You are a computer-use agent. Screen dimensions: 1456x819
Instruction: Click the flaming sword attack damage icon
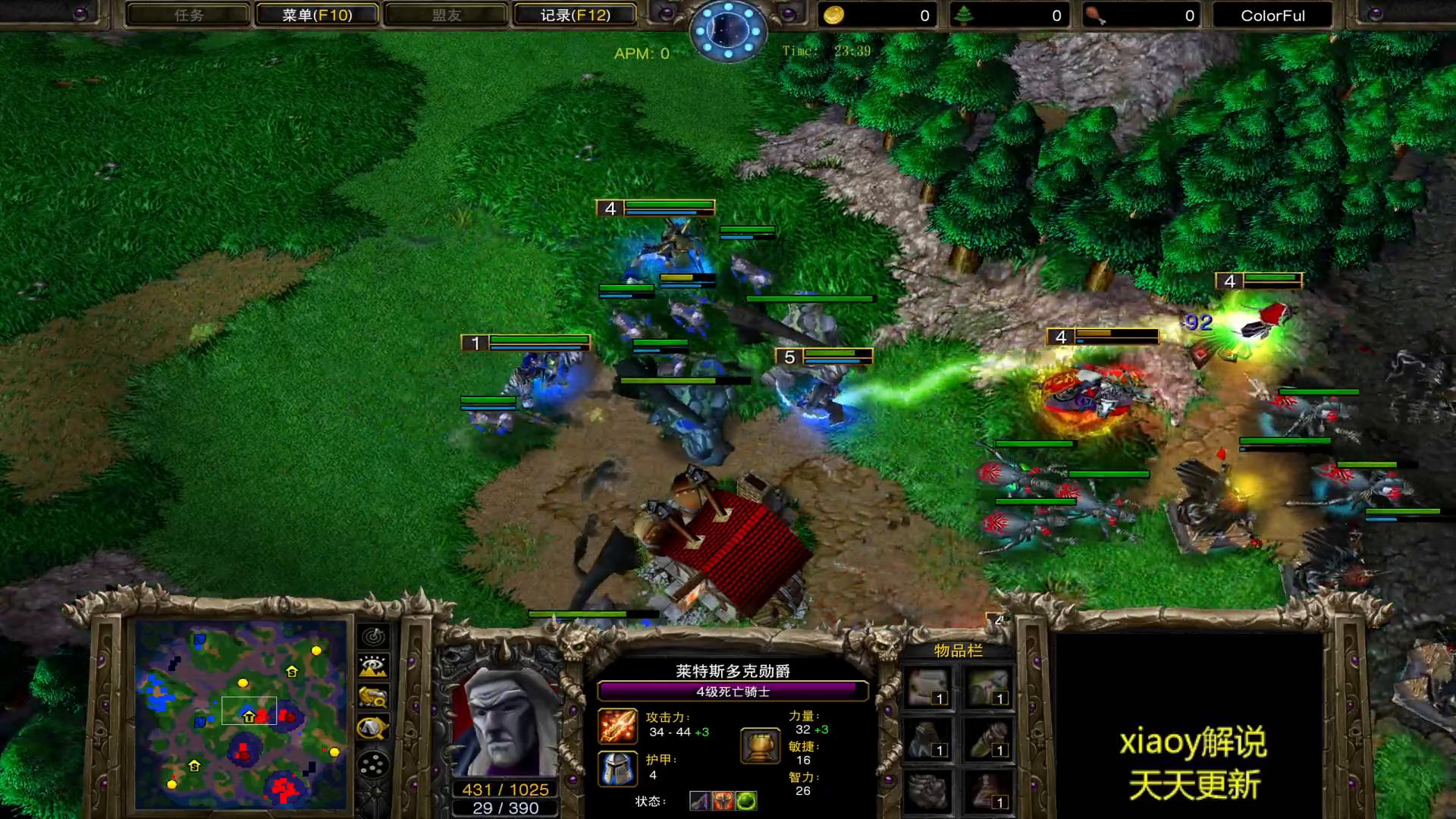[617, 726]
